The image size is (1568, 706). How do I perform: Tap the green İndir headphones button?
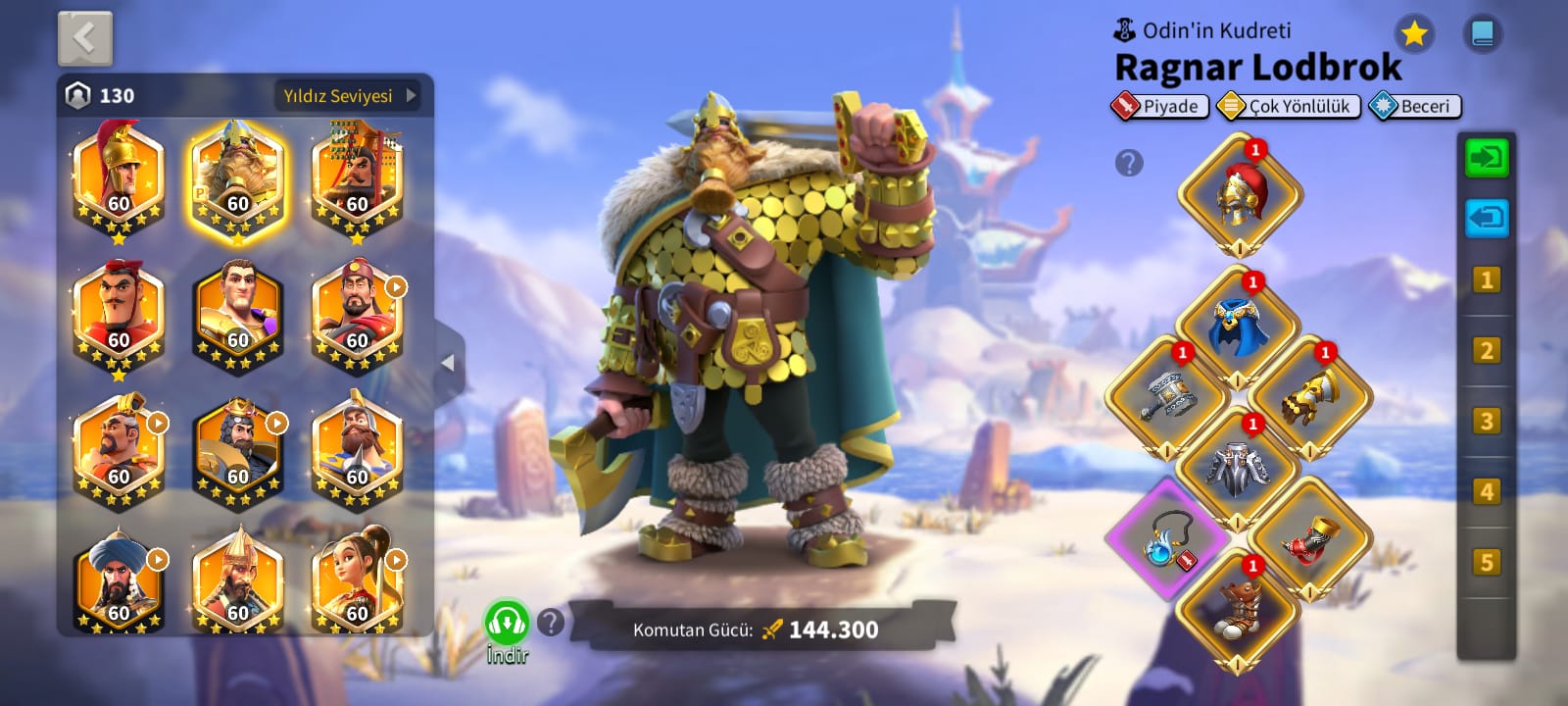pyautogui.click(x=507, y=624)
